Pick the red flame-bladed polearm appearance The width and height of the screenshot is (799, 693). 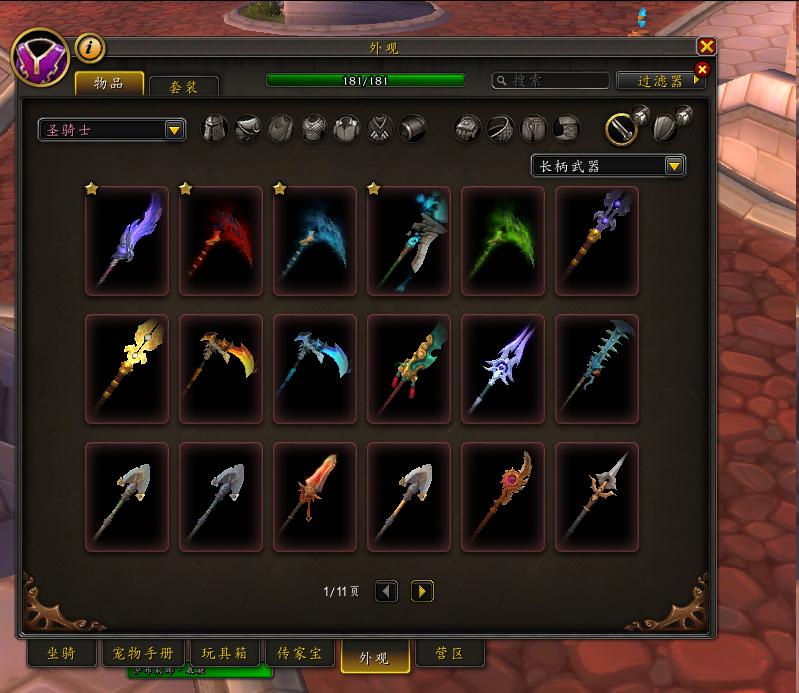point(315,497)
